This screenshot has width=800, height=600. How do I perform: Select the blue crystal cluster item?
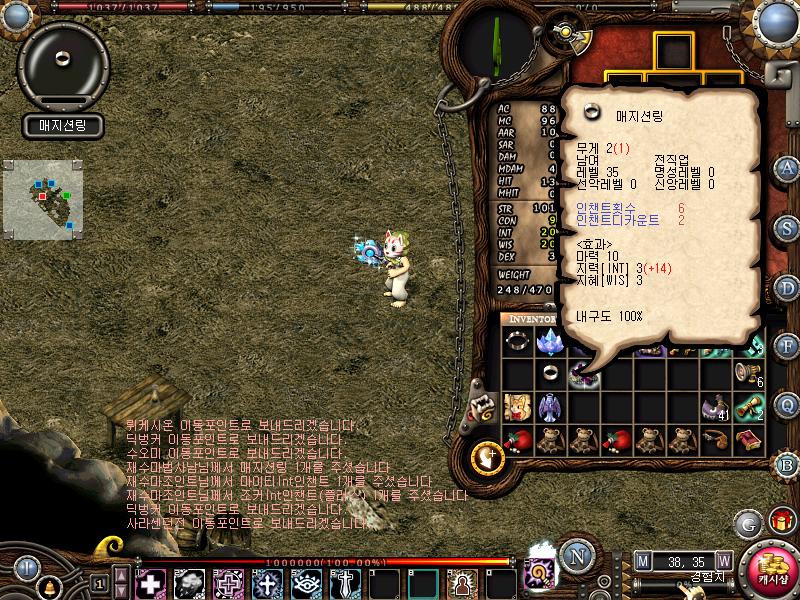[x=551, y=341]
